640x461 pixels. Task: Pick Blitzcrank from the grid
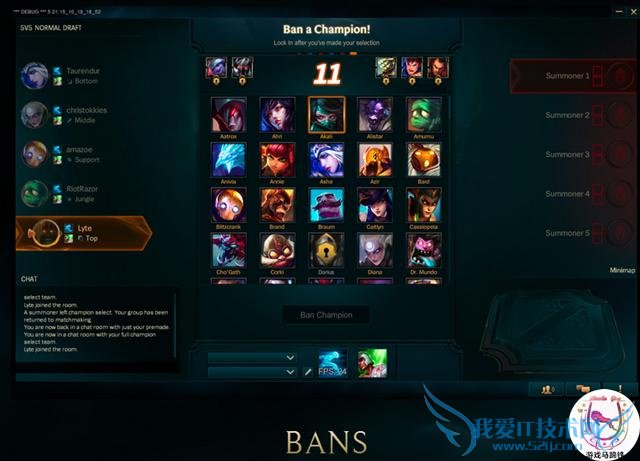228,205
